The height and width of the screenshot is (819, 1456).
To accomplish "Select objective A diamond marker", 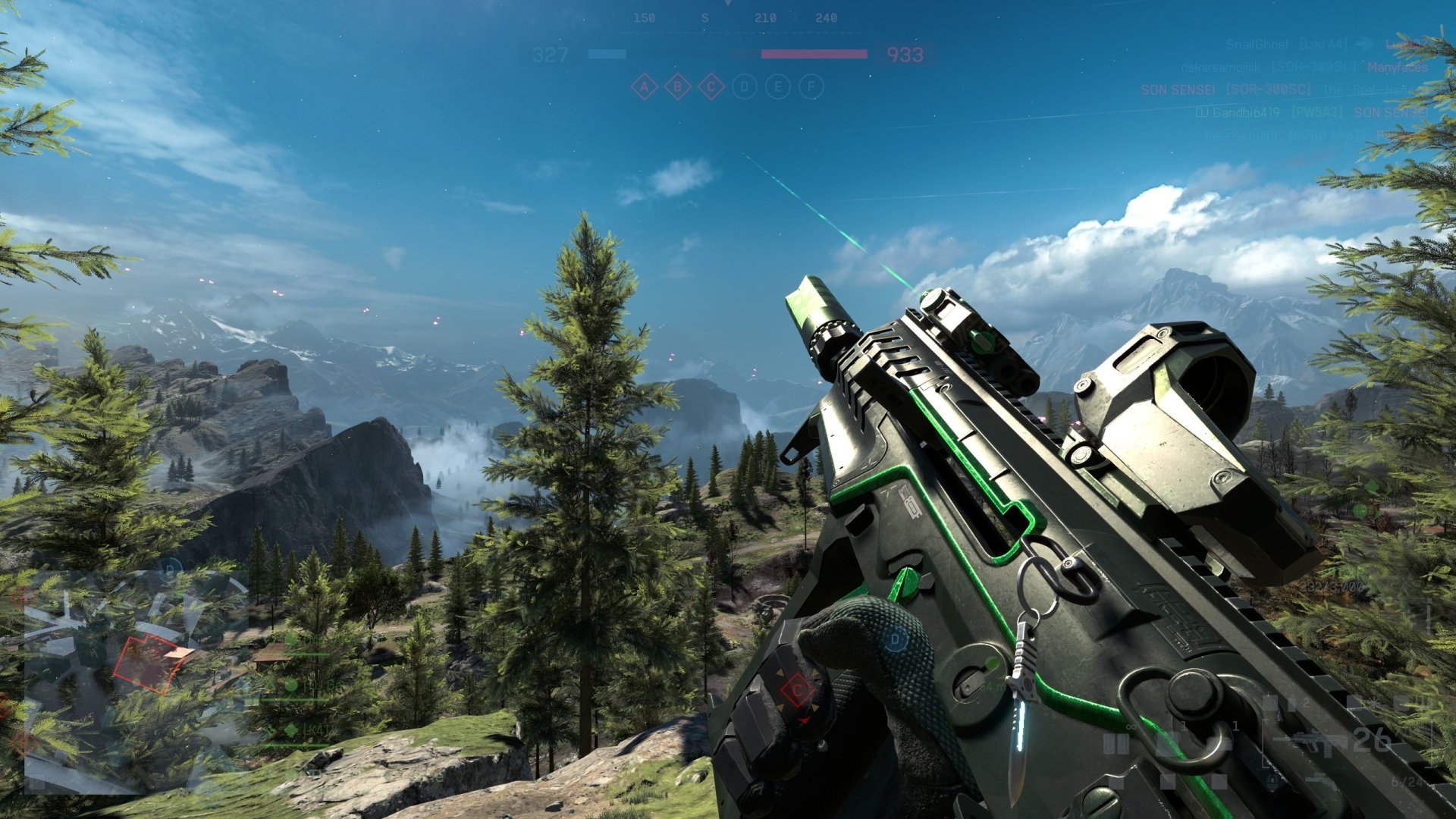I will 644,87.
